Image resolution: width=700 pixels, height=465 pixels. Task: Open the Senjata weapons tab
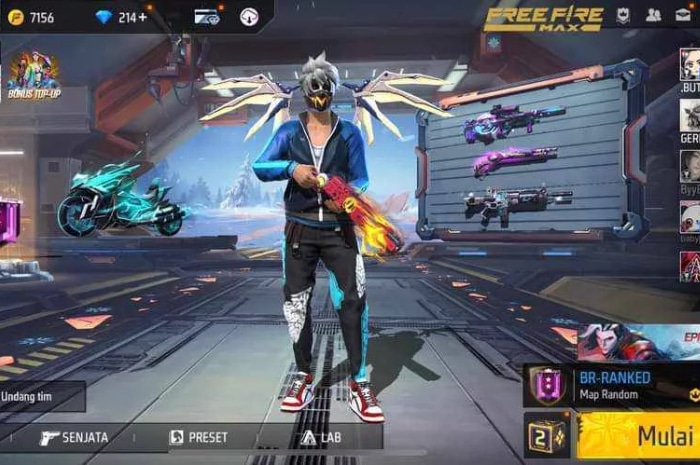pos(75,437)
